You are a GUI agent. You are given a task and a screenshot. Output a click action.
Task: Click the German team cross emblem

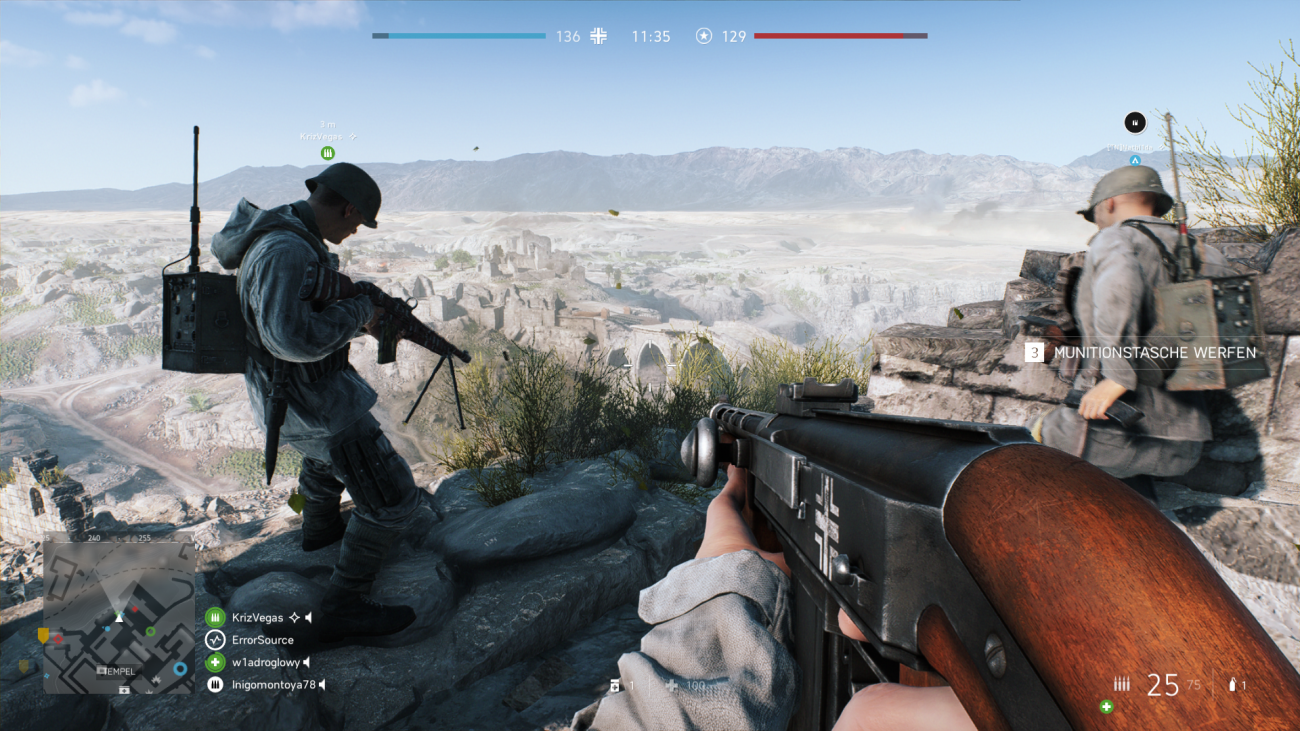click(x=598, y=36)
